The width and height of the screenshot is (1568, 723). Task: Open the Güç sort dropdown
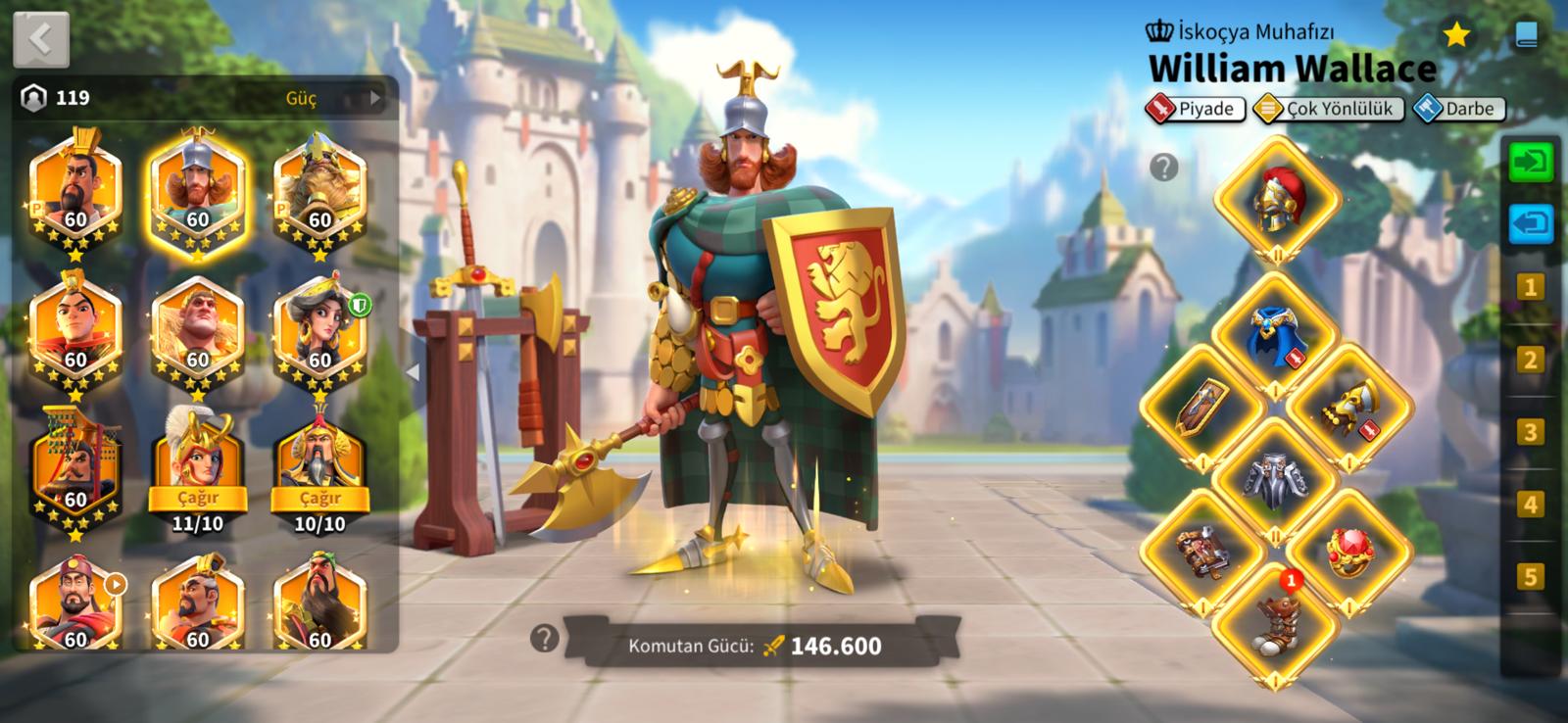327,98
